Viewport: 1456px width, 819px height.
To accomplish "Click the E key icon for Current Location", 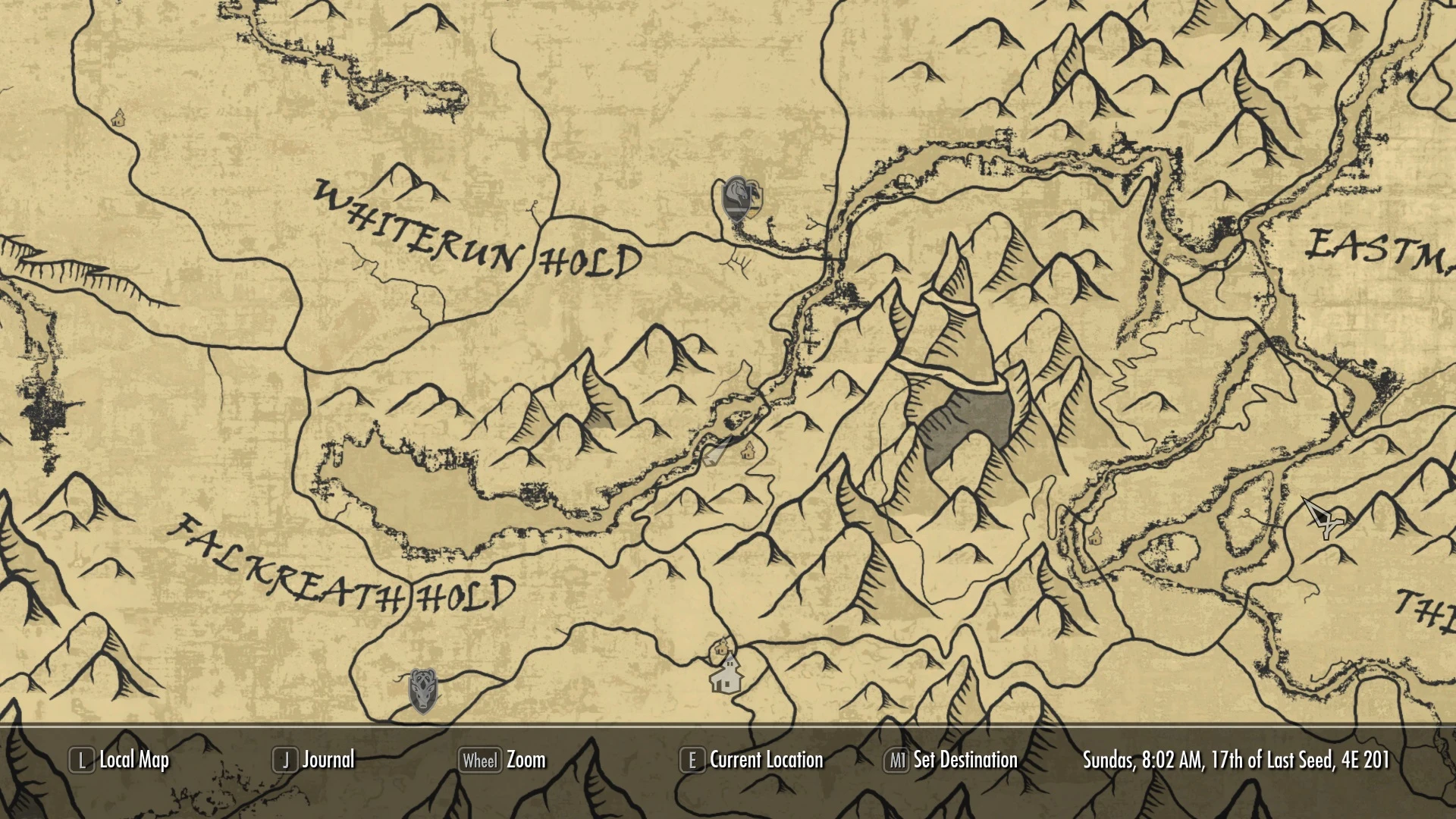I will pyautogui.click(x=691, y=760).
